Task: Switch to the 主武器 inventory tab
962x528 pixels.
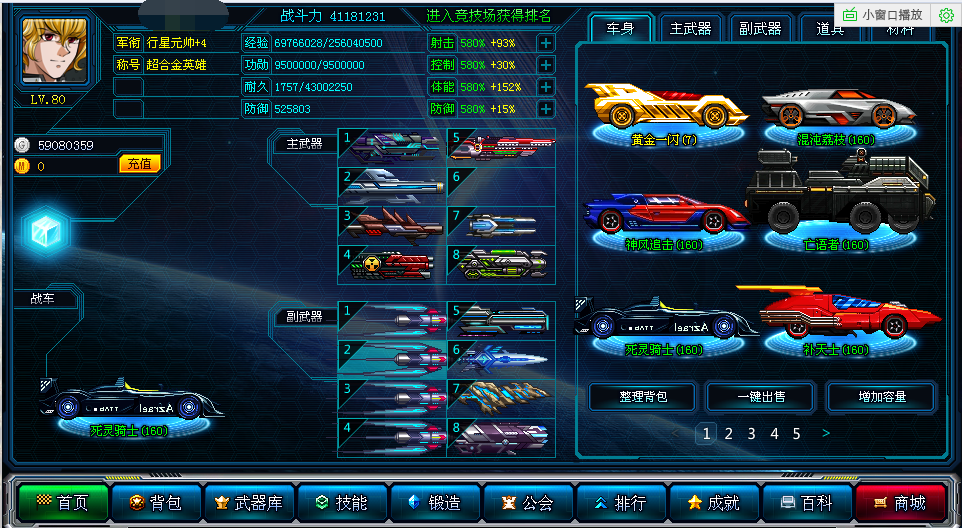Action: click(690, 29)
